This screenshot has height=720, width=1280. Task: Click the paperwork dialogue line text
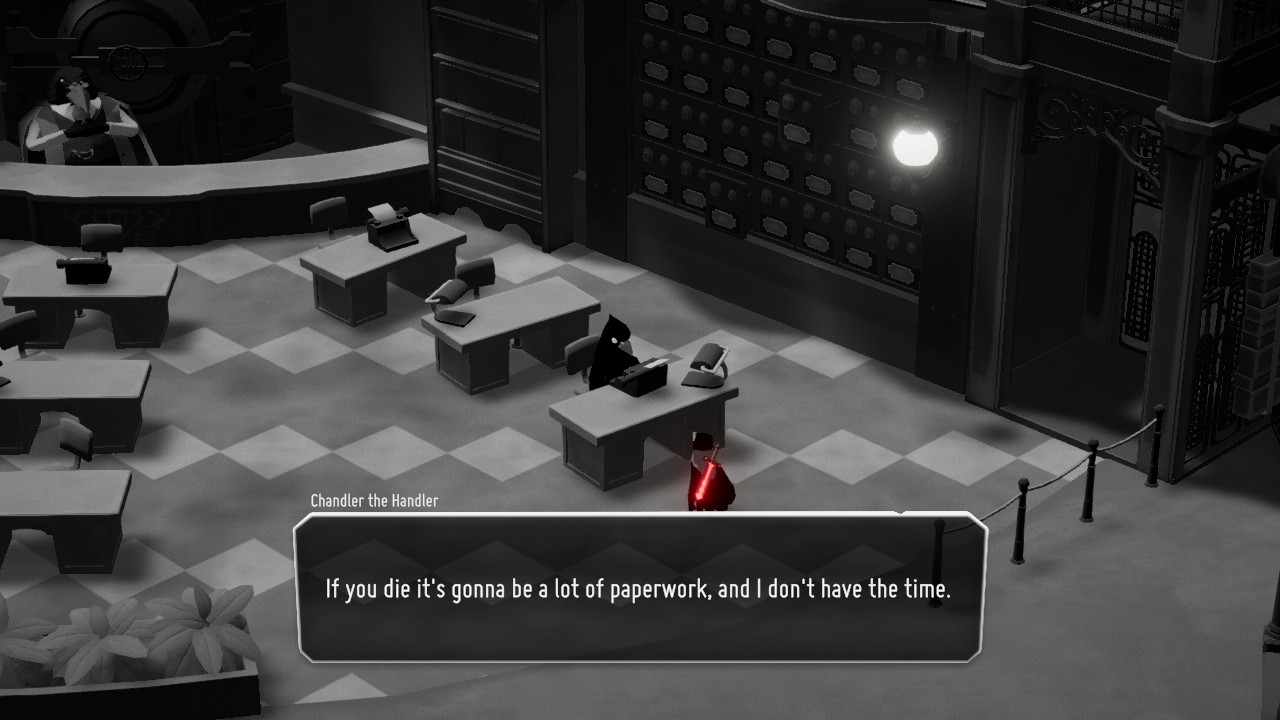tap(637, 590)
